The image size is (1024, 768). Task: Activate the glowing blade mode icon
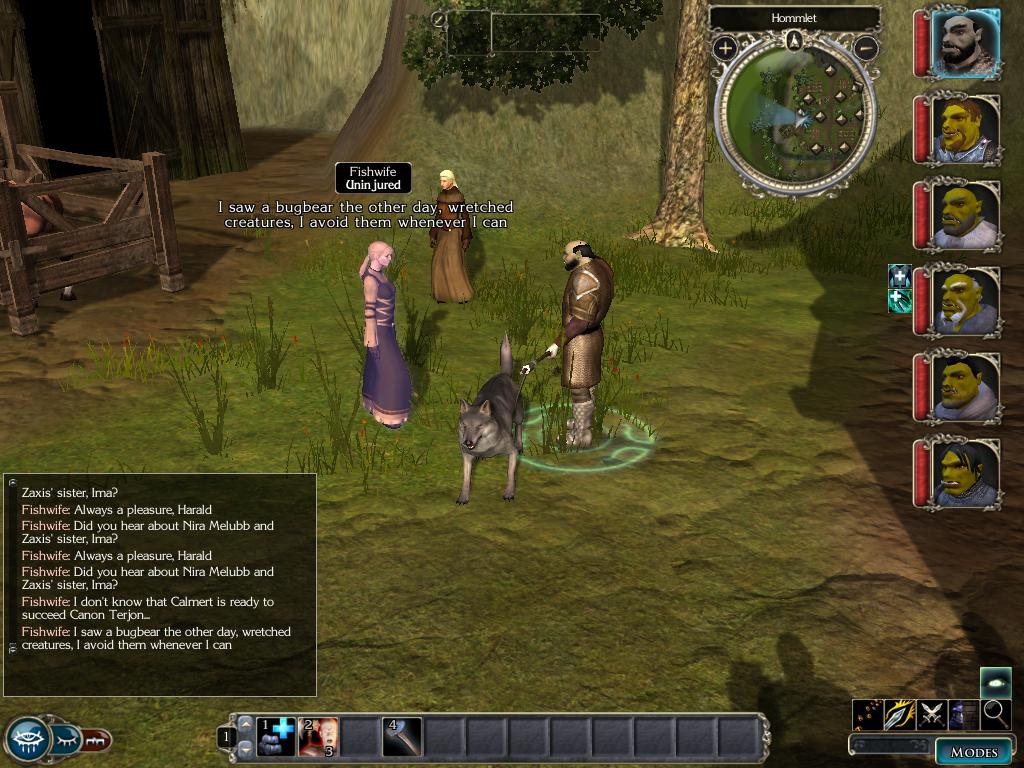pos(900,714)
